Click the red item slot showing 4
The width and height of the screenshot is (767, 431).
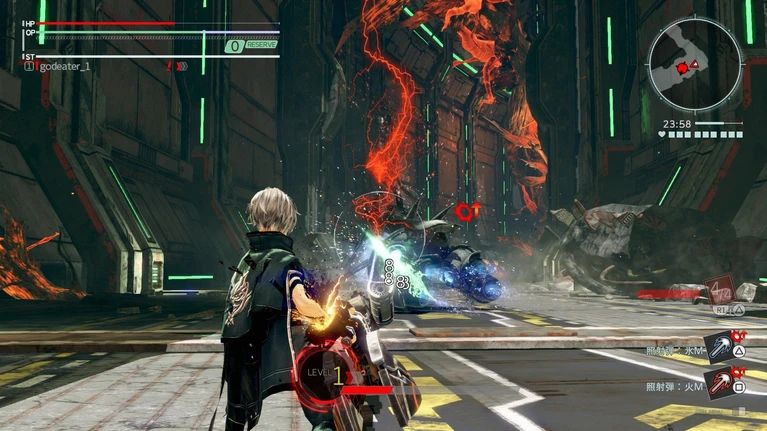pyautogui.click(x=721, y=290)
